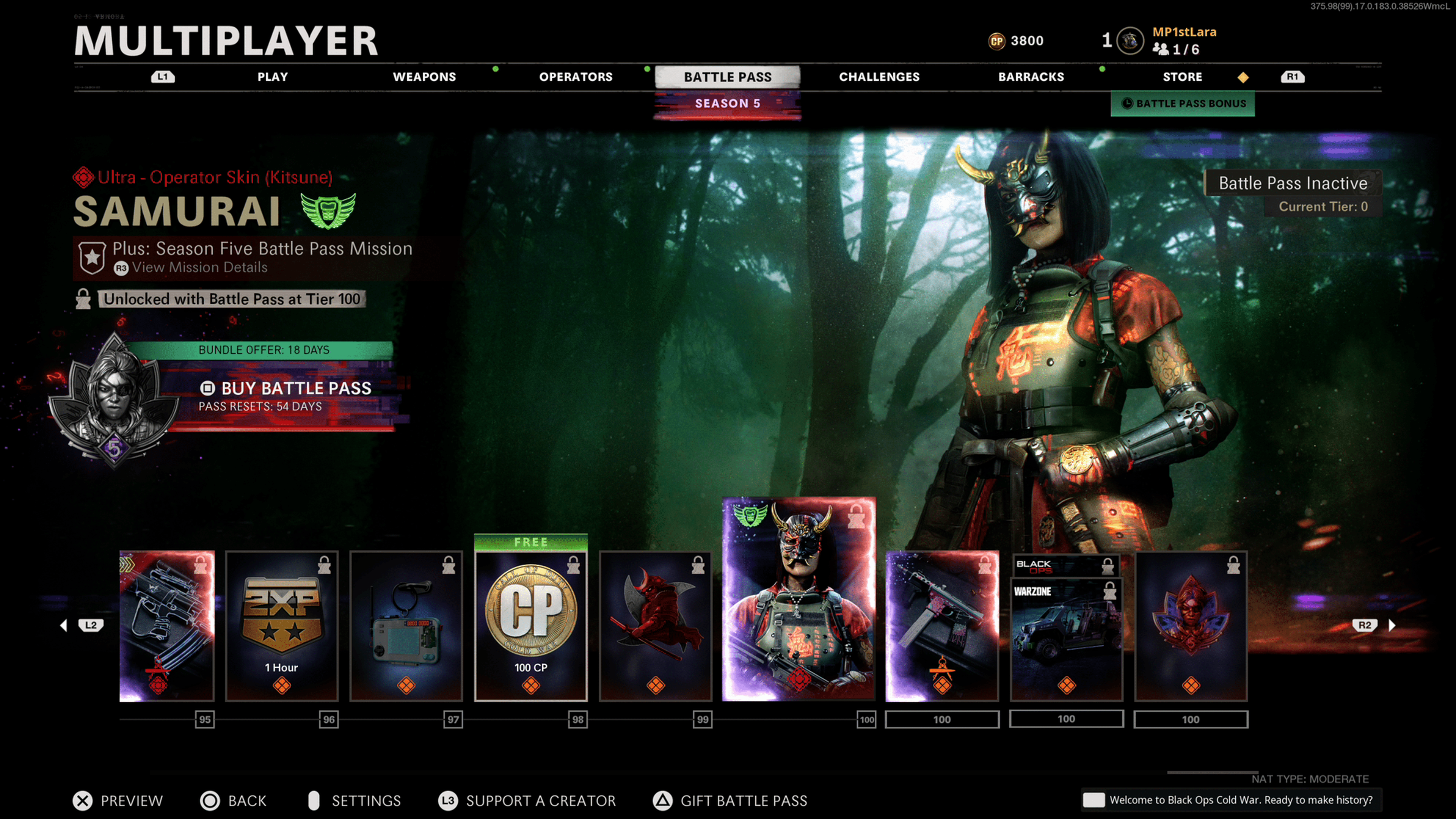Select the red samurai axe reward tile
The height and width of the screenshot is (819, 1456).
tap(655, 626)
